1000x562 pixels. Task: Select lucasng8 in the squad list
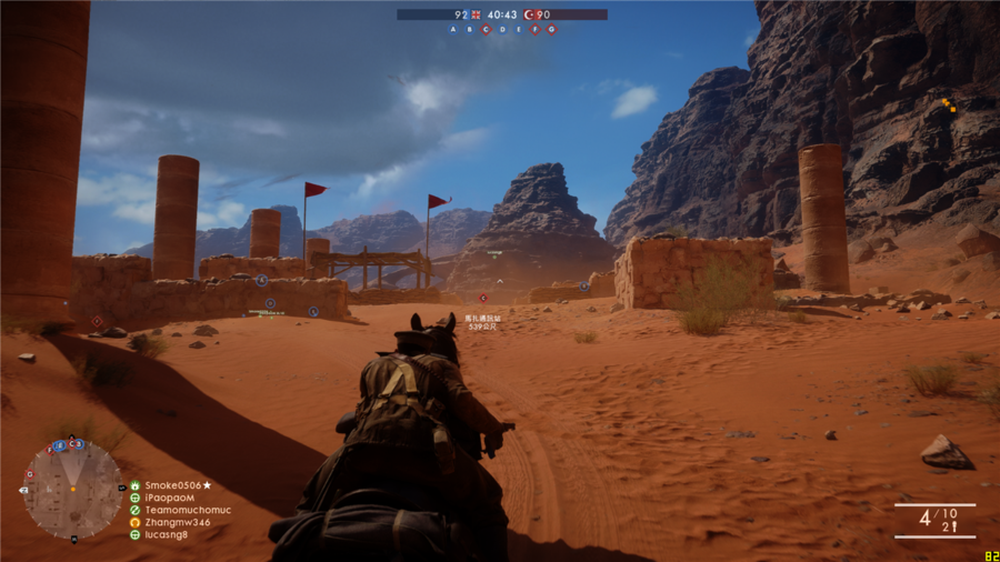(x=165, y=534)
